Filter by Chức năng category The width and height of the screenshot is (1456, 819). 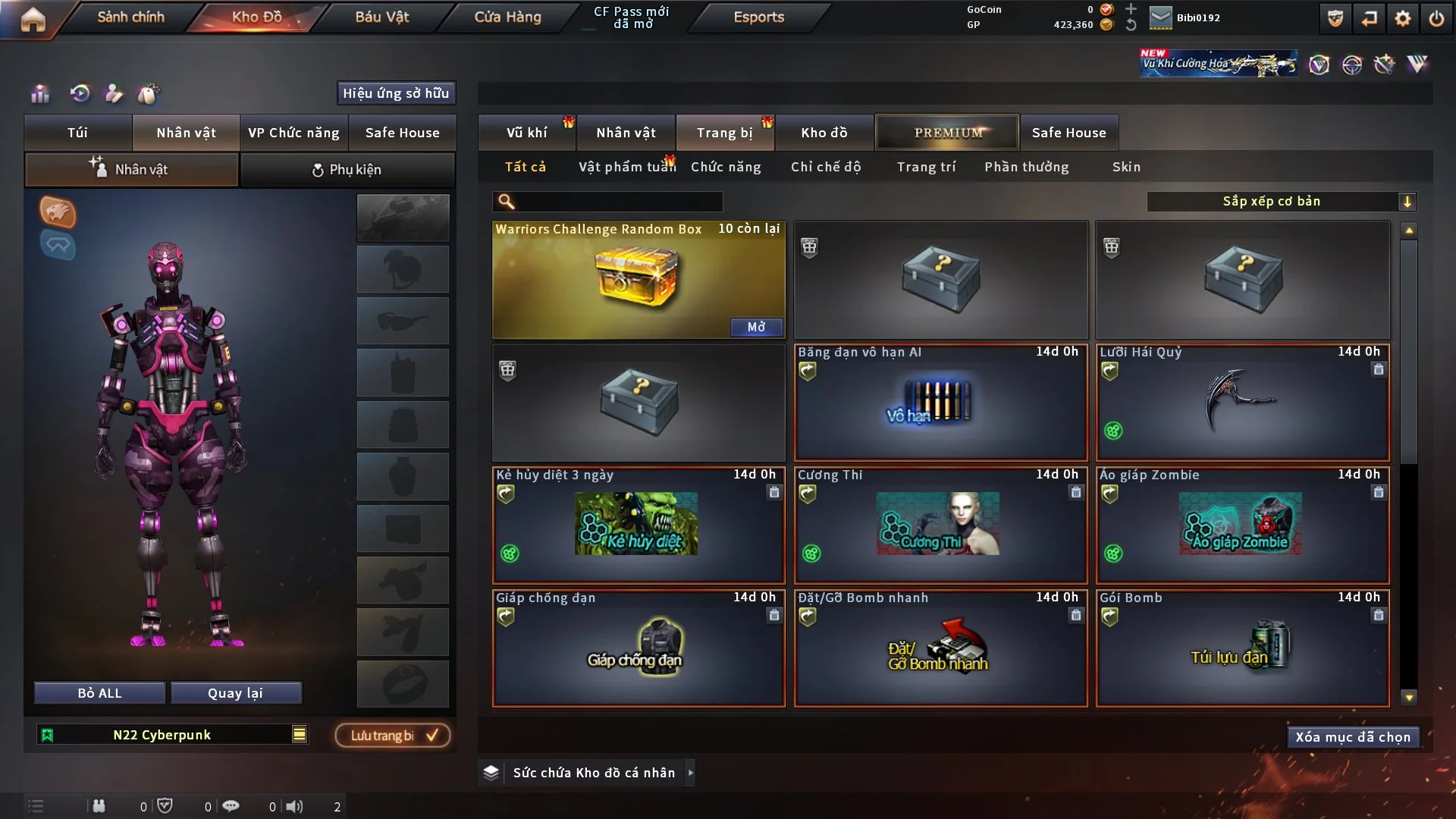coord(726,167)
